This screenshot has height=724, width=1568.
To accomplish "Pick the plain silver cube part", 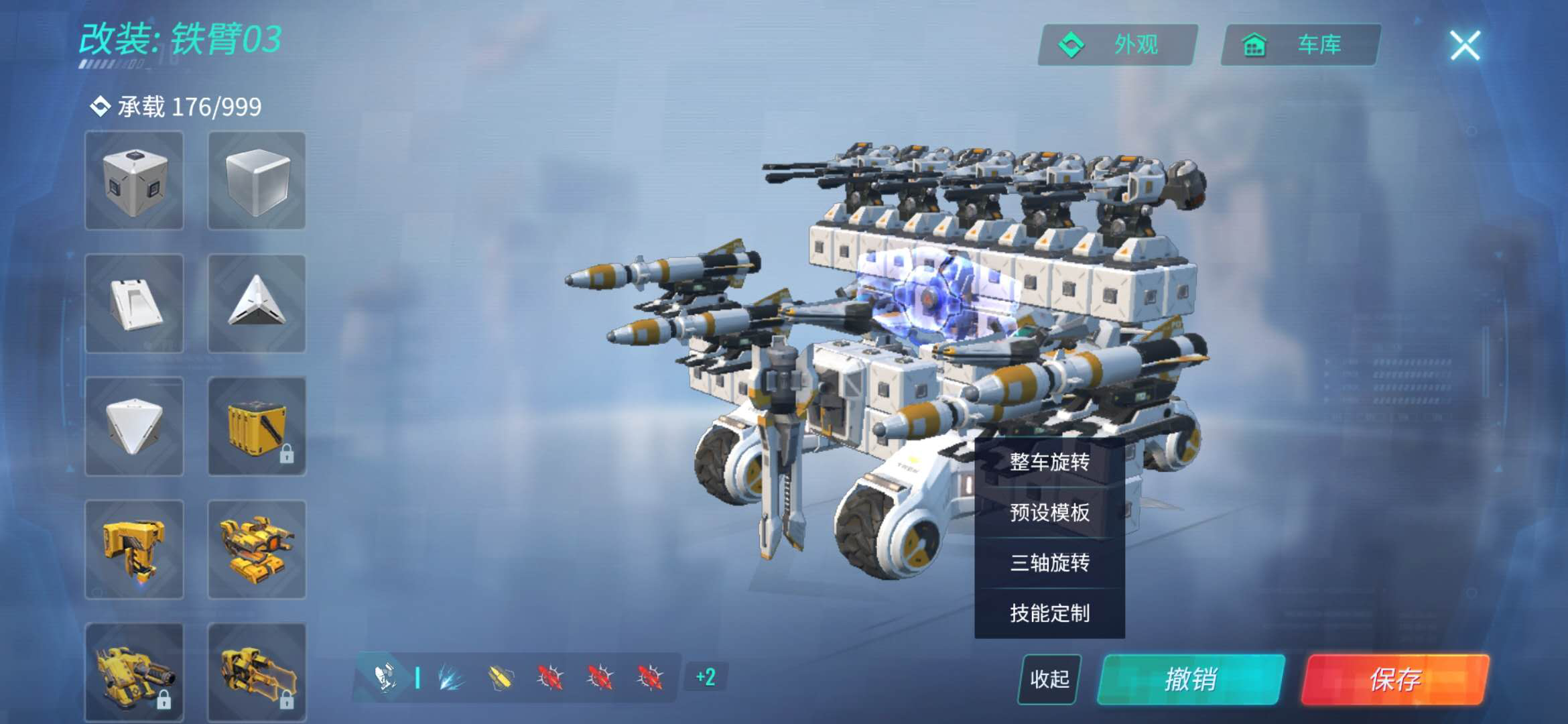I will pyautogui.click(x=257, y=180).
